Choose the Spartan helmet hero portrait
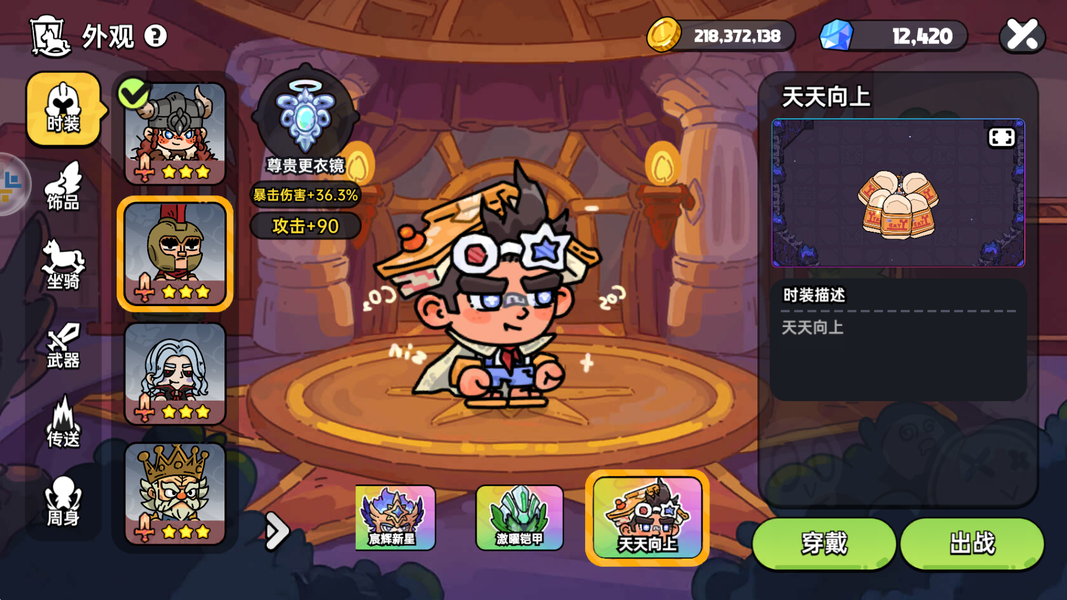 click(175, 254)
